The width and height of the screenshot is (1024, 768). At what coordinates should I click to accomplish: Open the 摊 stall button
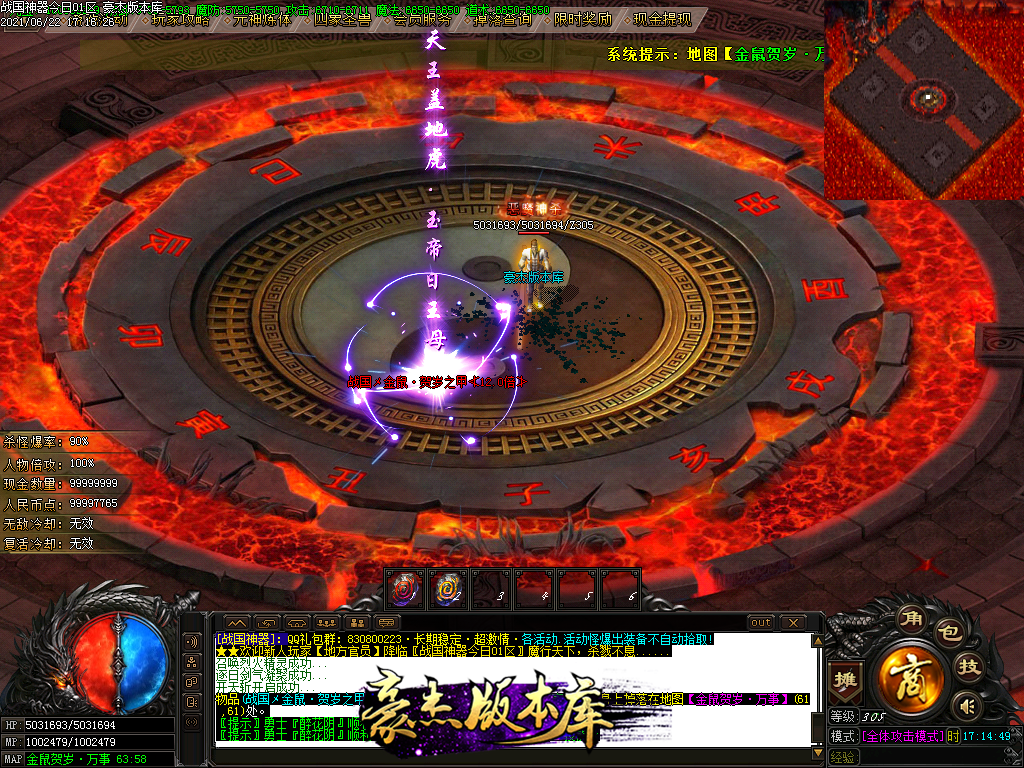pos(845,677)
